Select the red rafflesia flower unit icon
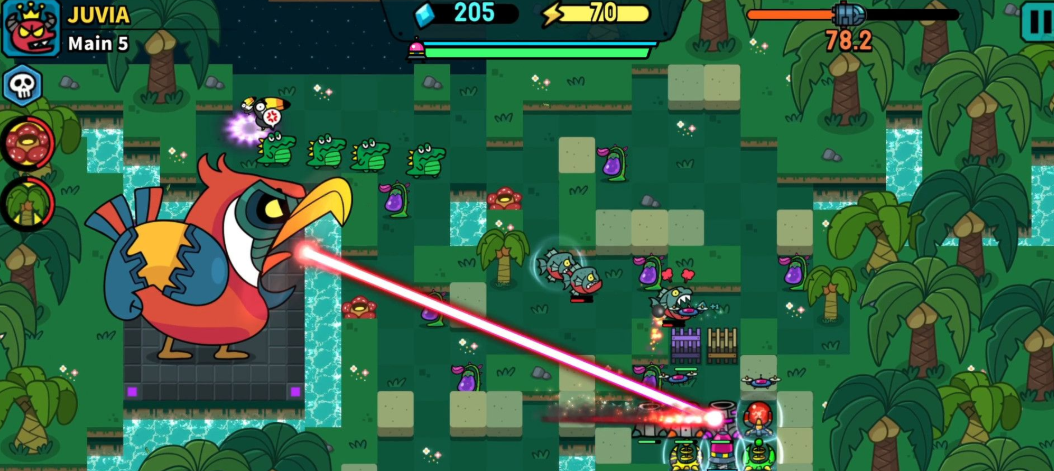Screen dimensions: 1054x471 (x=27, y=143)
